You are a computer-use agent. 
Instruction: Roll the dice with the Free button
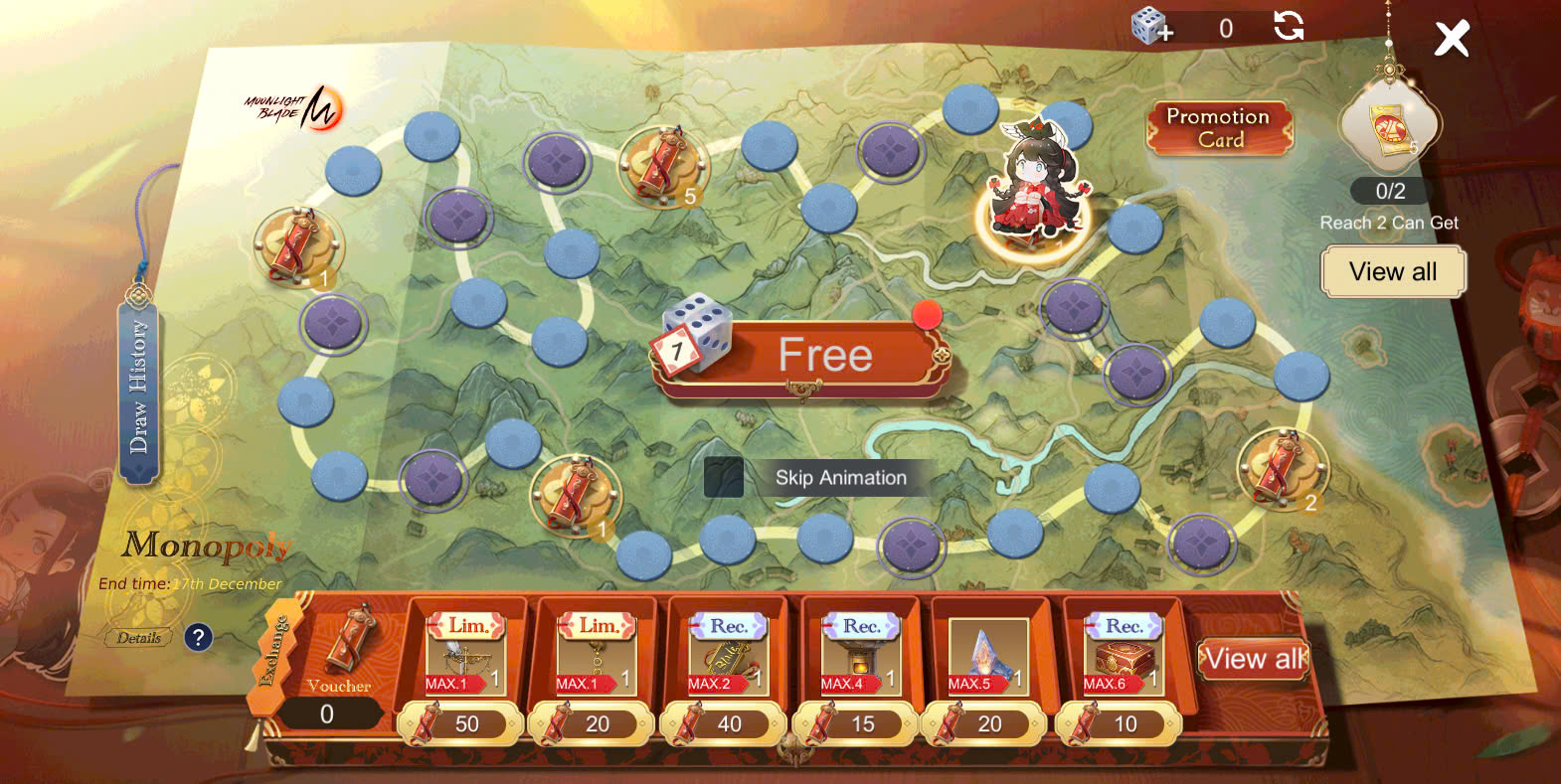point(823,356)
